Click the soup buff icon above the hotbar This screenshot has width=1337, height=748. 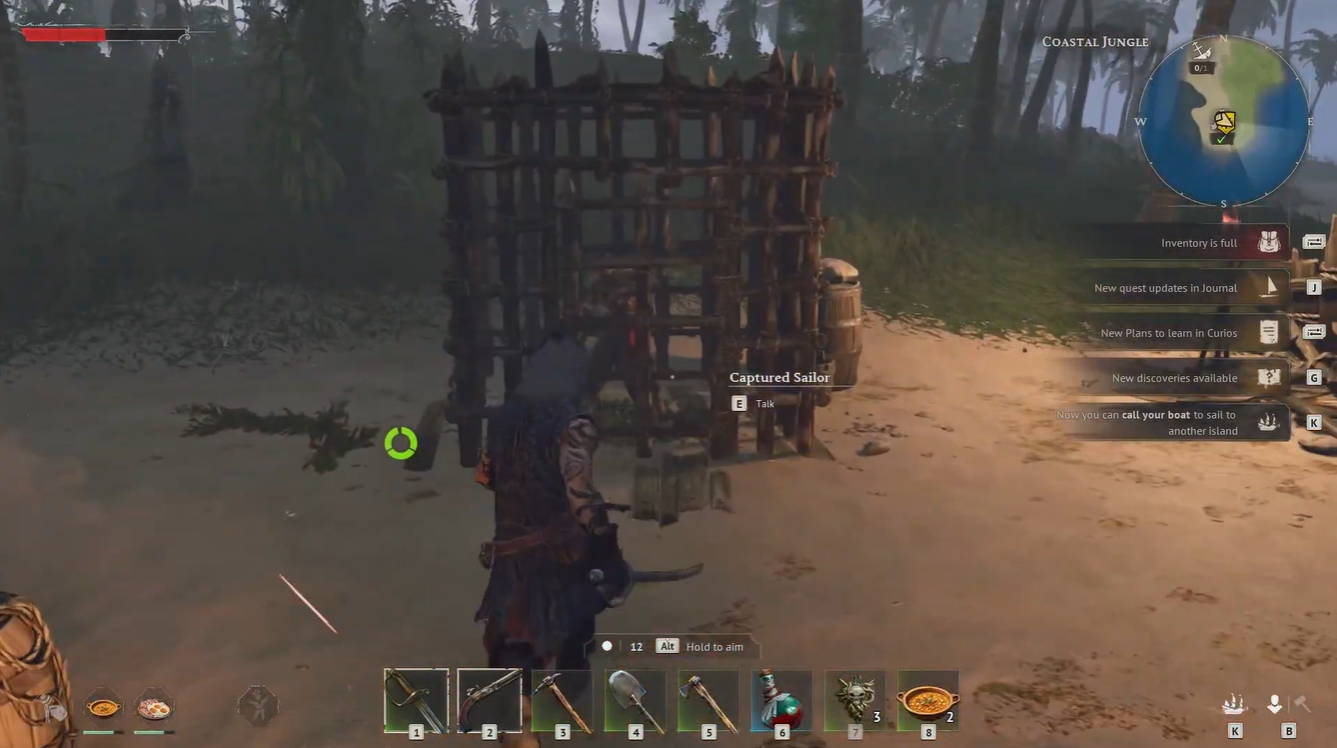click(x=105, y=705)
